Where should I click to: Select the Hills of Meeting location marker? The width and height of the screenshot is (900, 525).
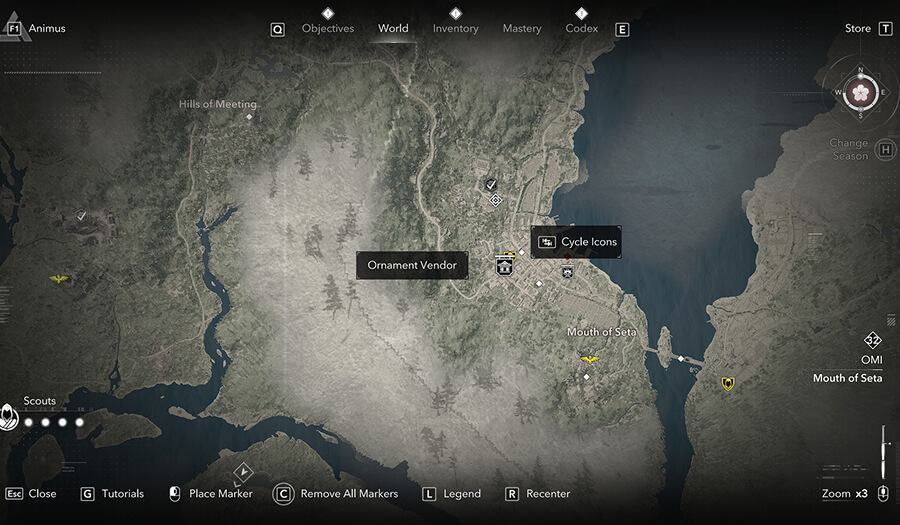coord(249,117)
